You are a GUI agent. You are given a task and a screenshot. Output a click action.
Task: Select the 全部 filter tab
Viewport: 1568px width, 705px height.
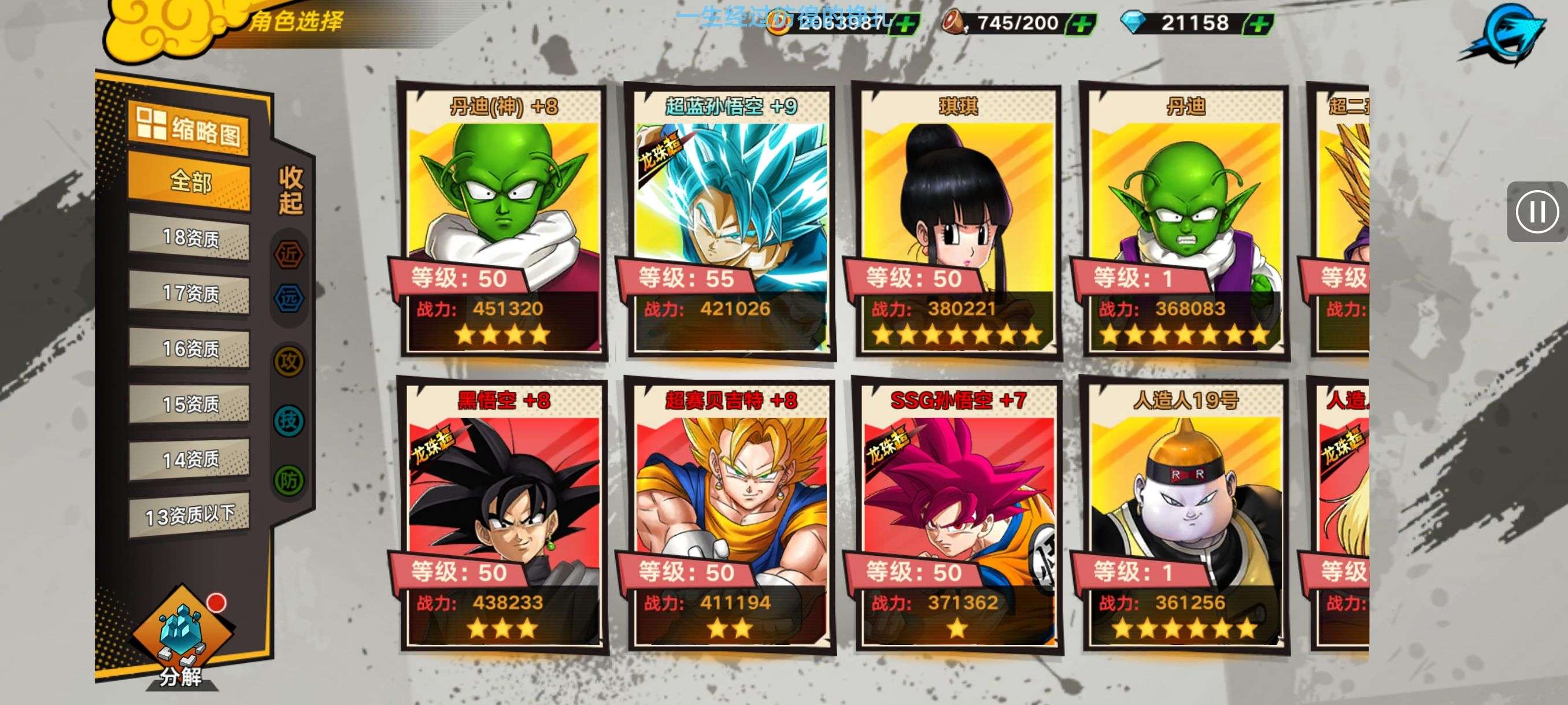pos(189,181)
